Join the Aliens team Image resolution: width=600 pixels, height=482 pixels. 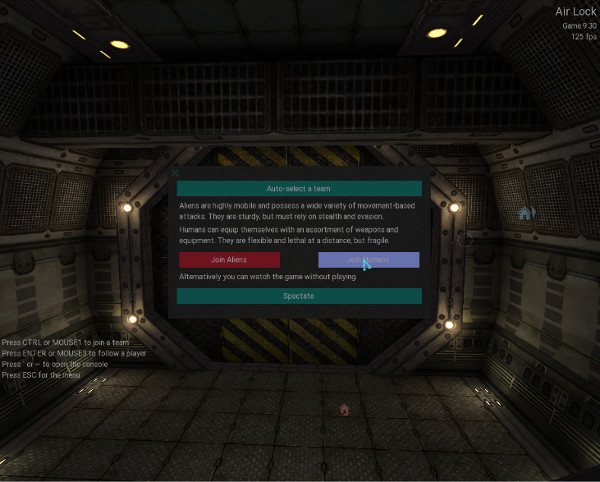coord(229,260)
